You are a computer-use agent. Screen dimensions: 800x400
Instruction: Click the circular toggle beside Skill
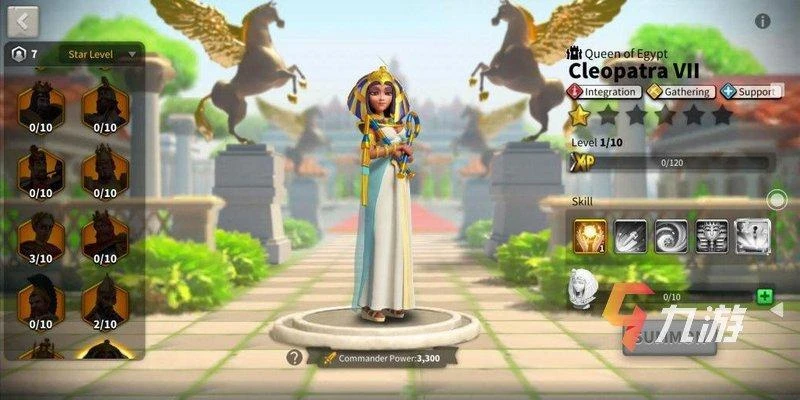777,200
